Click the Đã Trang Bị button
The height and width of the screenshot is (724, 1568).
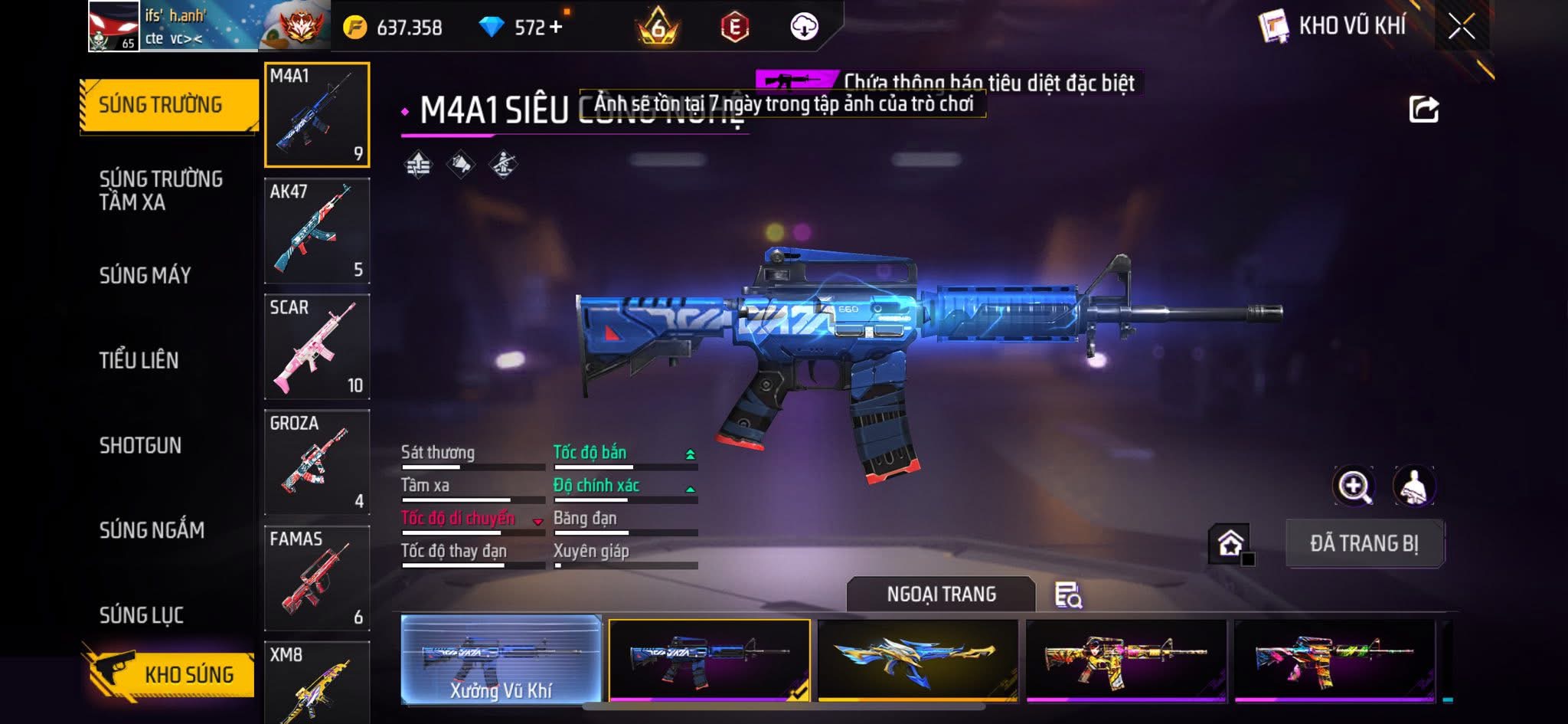click(1364, 543)
